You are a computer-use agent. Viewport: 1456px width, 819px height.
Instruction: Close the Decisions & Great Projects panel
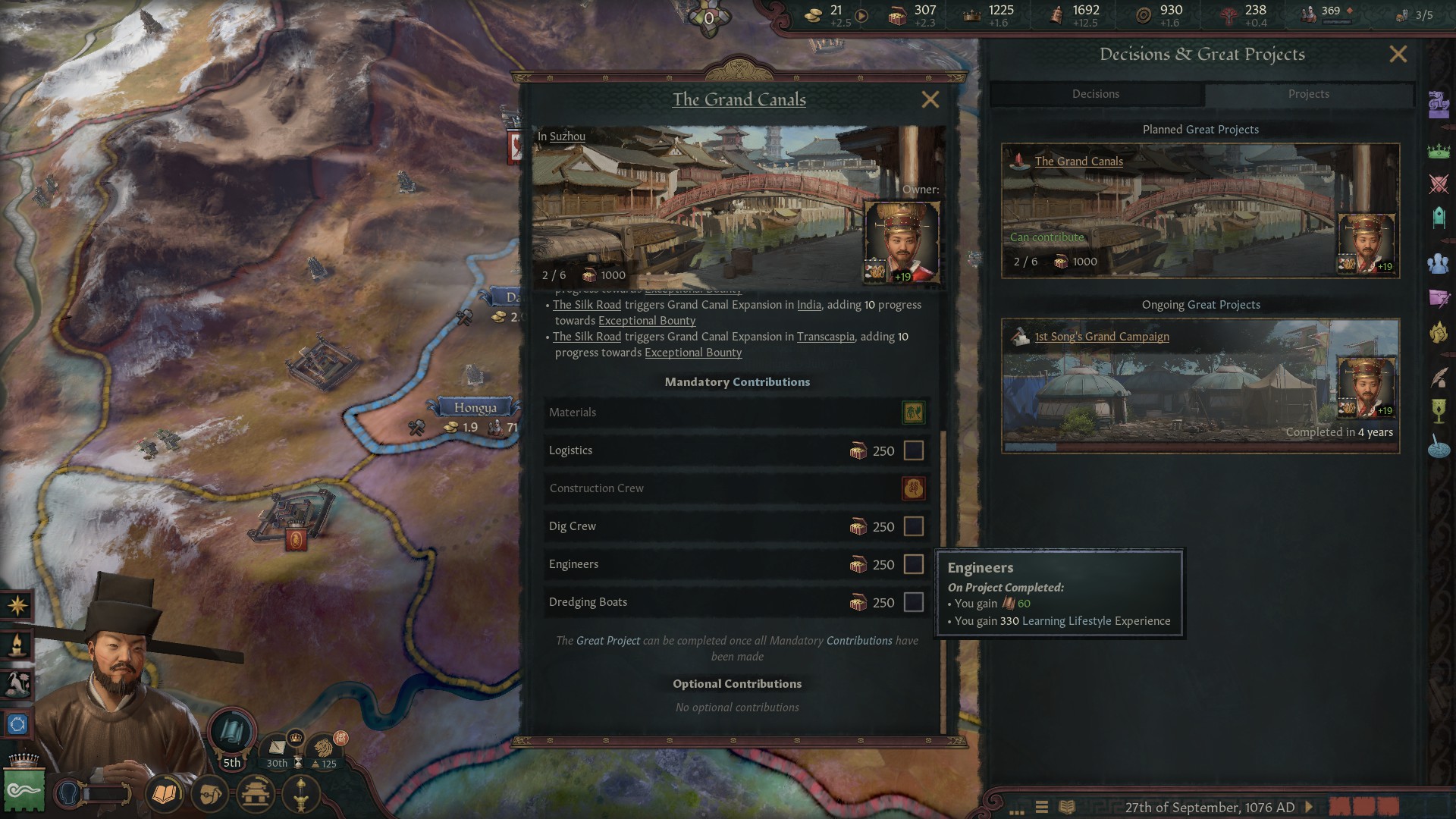(x=1398, y=55)
